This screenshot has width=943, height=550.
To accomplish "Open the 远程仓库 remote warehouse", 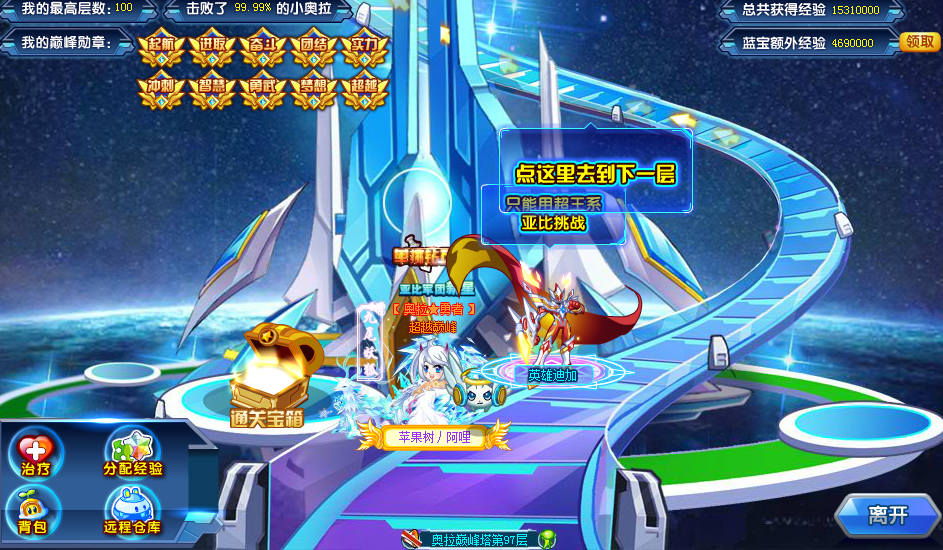I will pyautogui.click(x=132, y=512).
